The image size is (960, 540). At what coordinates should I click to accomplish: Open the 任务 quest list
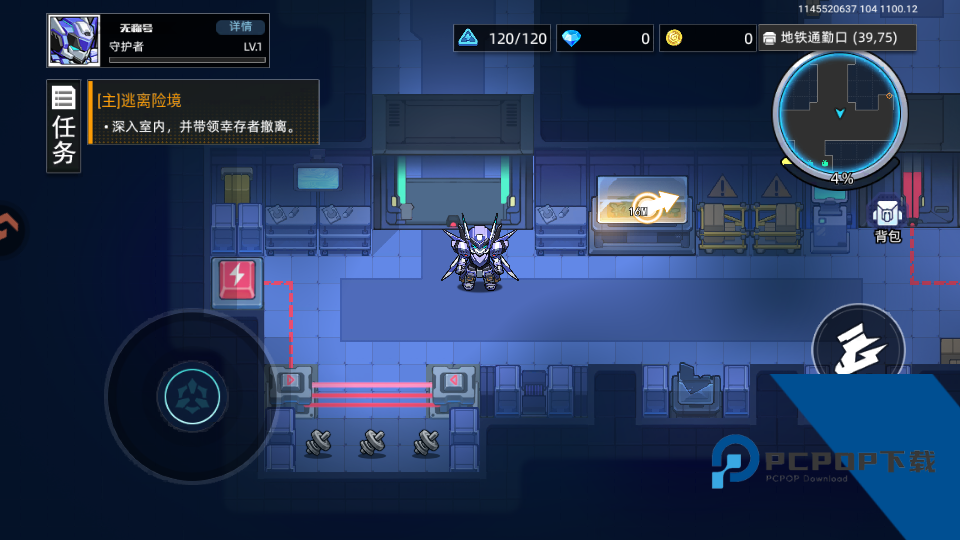(64, 127)
